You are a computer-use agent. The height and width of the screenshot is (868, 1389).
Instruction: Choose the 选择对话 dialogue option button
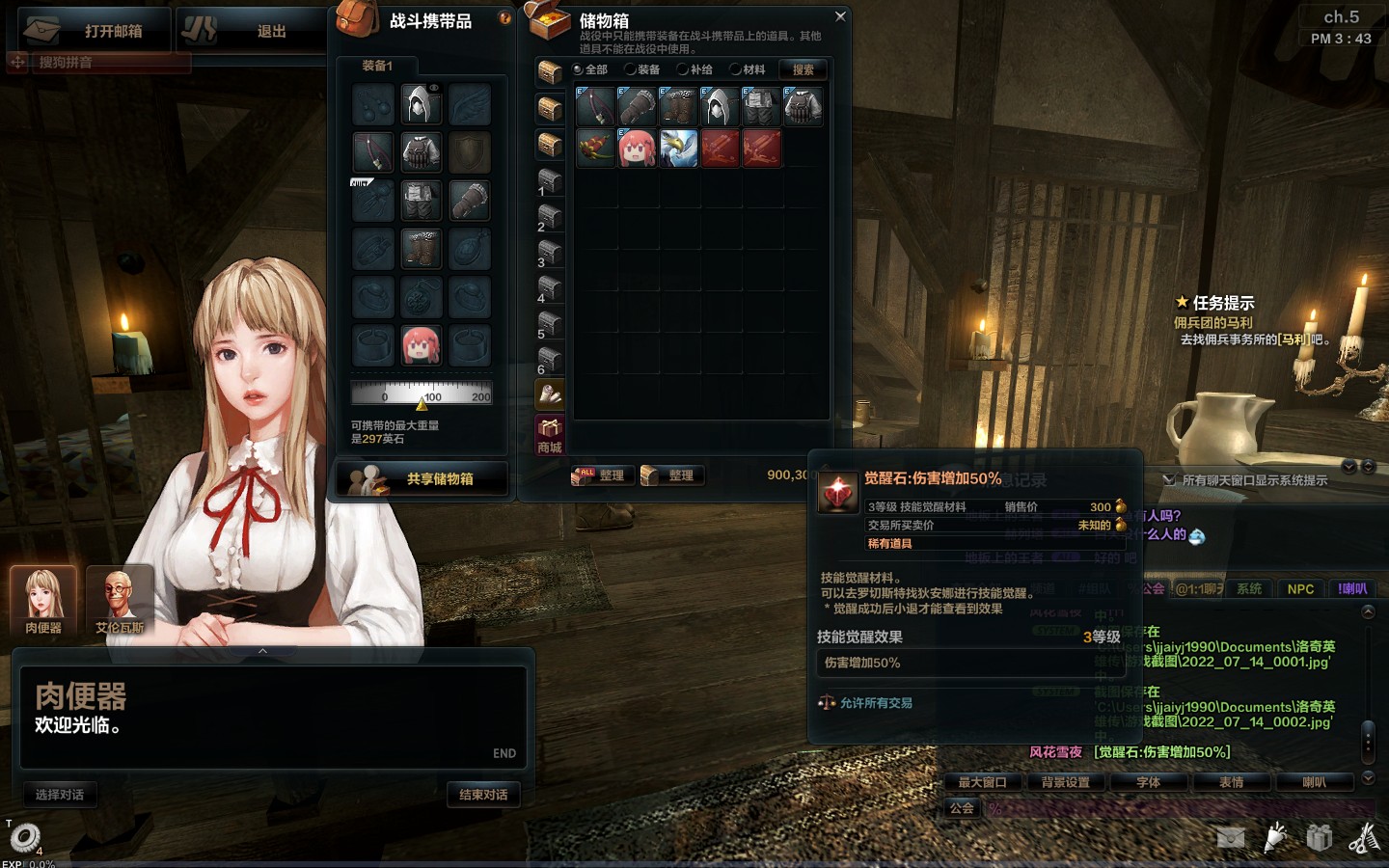(x=60, y=795)
